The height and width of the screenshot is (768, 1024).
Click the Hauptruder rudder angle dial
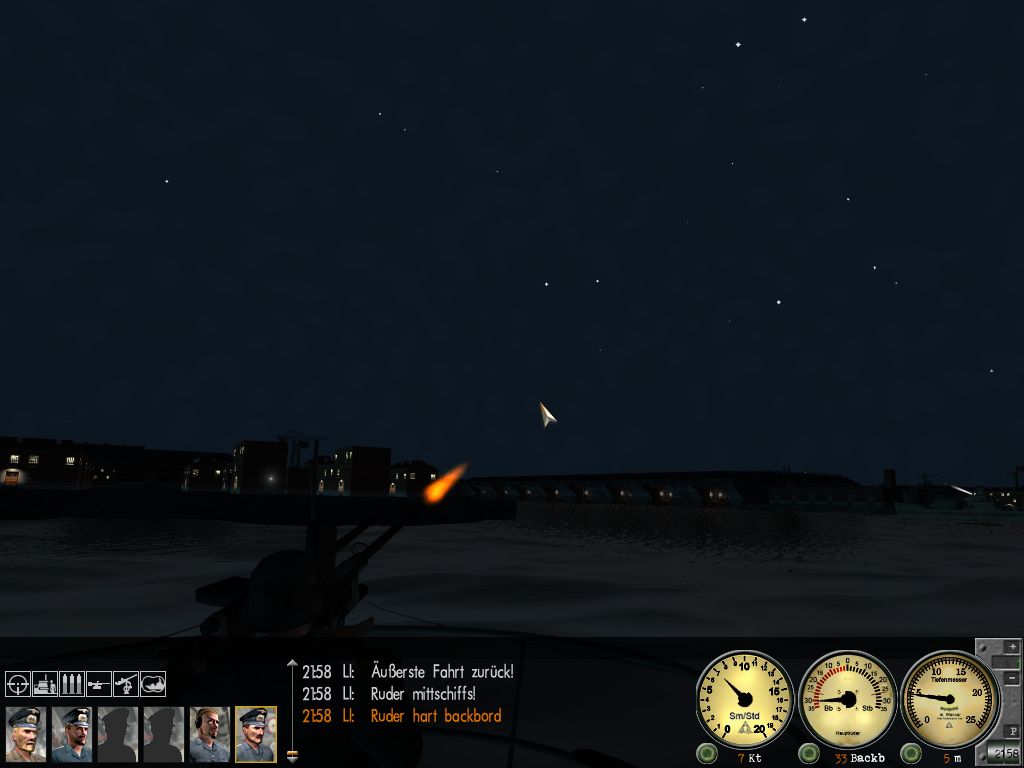[x=847, y=699]
